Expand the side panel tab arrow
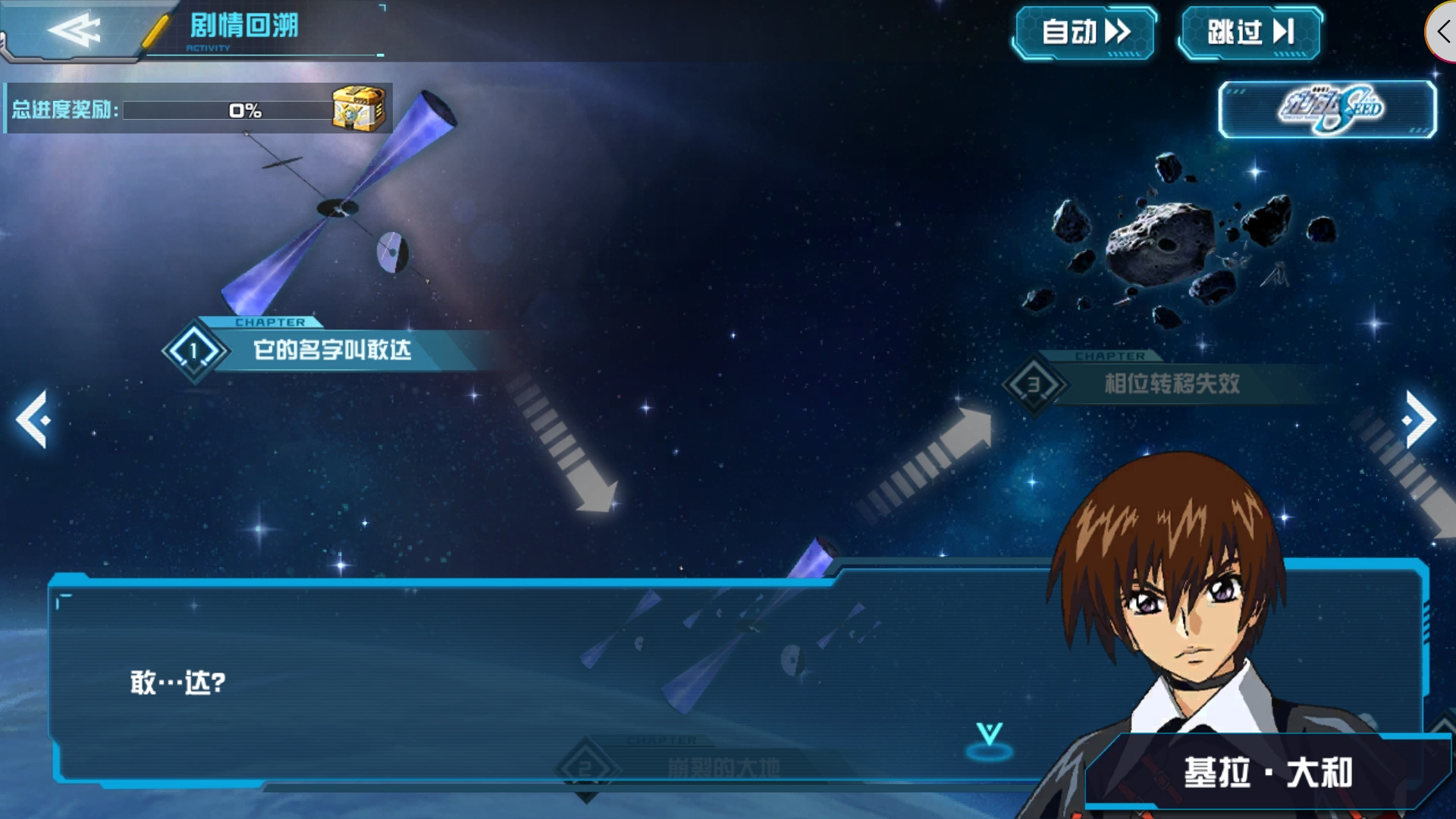The width and height of the screenshot is (1456, 819). tap(1442, 32)
